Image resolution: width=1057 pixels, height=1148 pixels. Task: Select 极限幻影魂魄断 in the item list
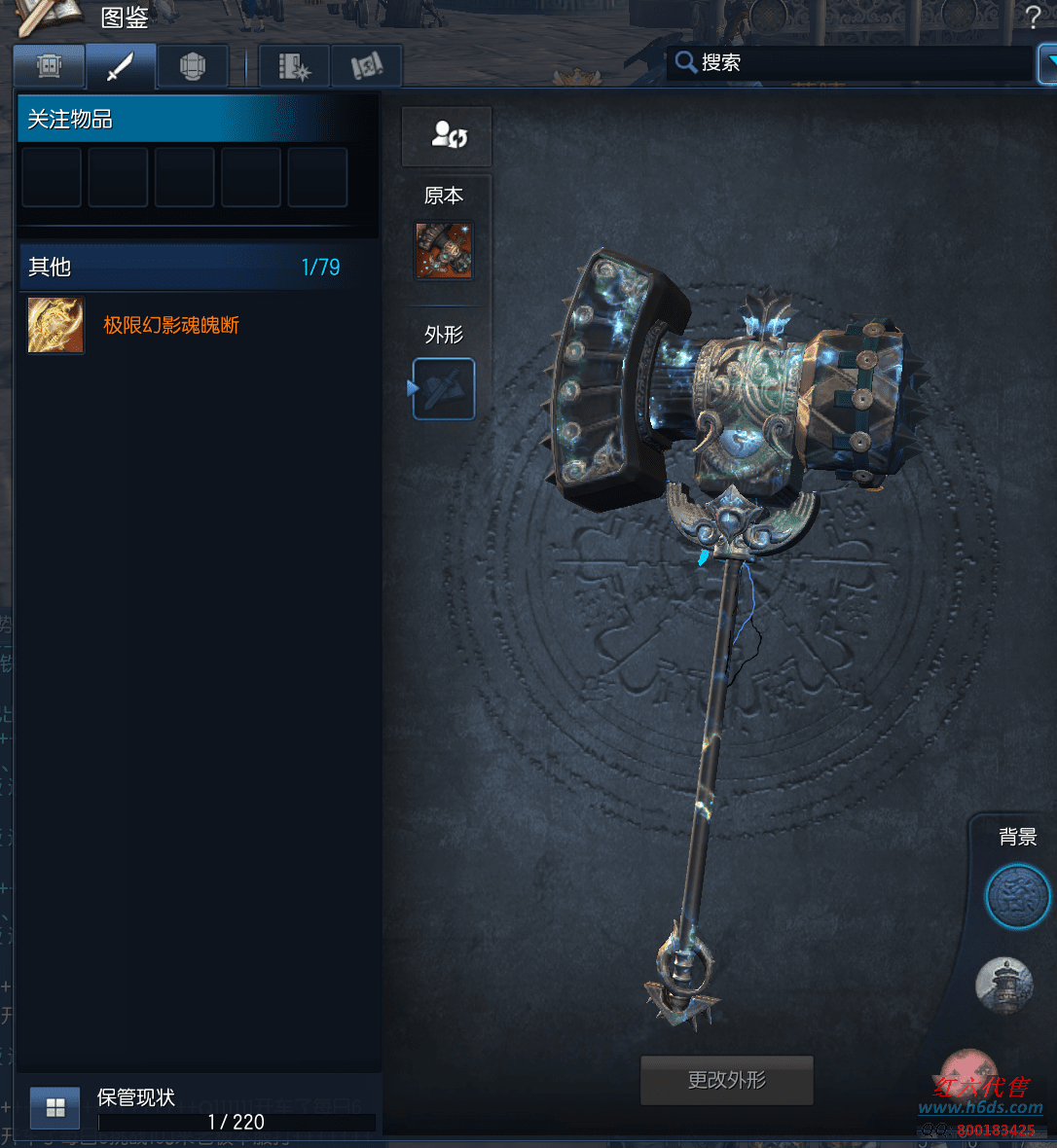(x=171, y=325)
